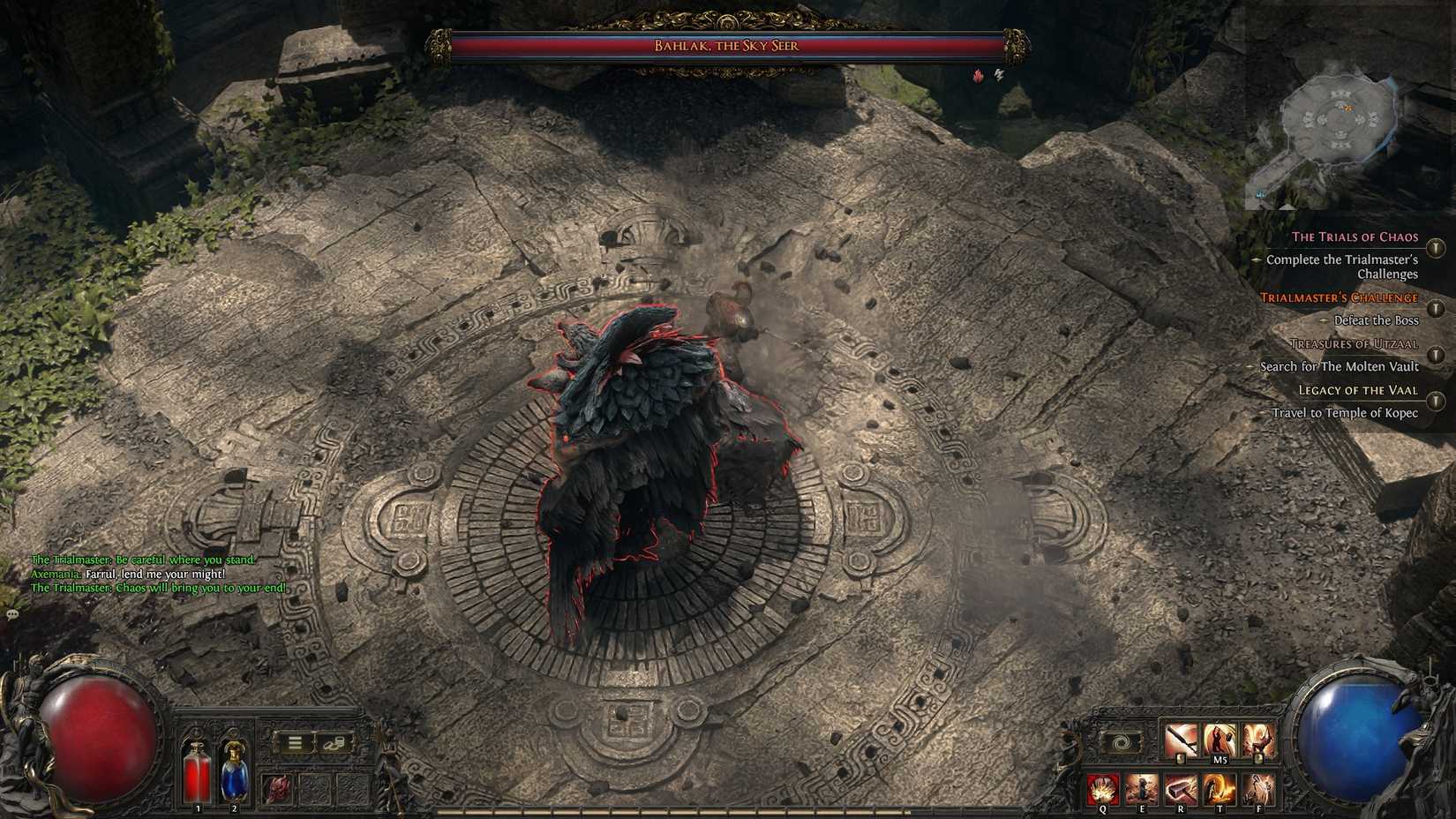Activate the F slot skill icon

coord(1259,790)
